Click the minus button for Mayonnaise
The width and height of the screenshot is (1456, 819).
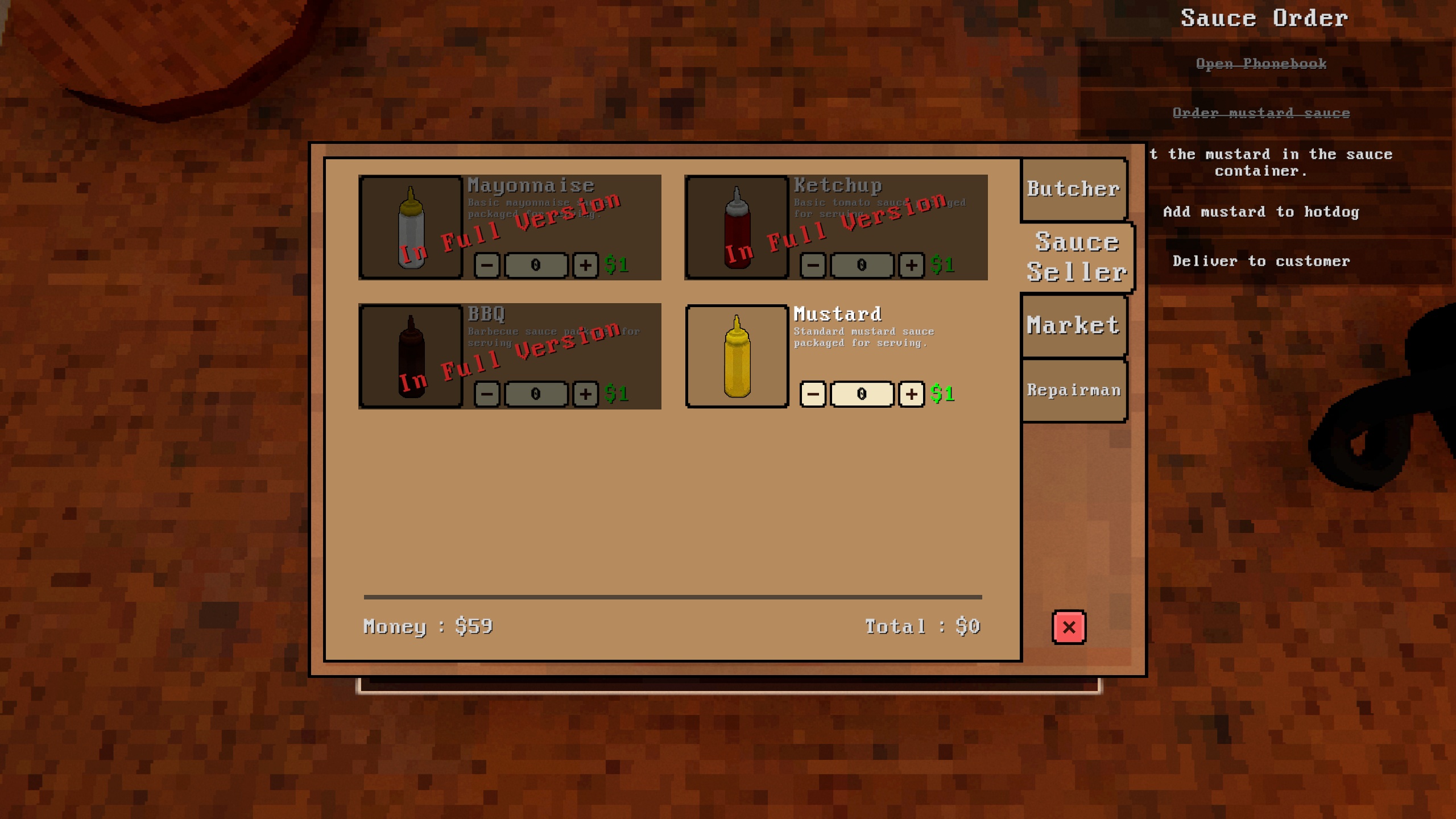(487, 265)
